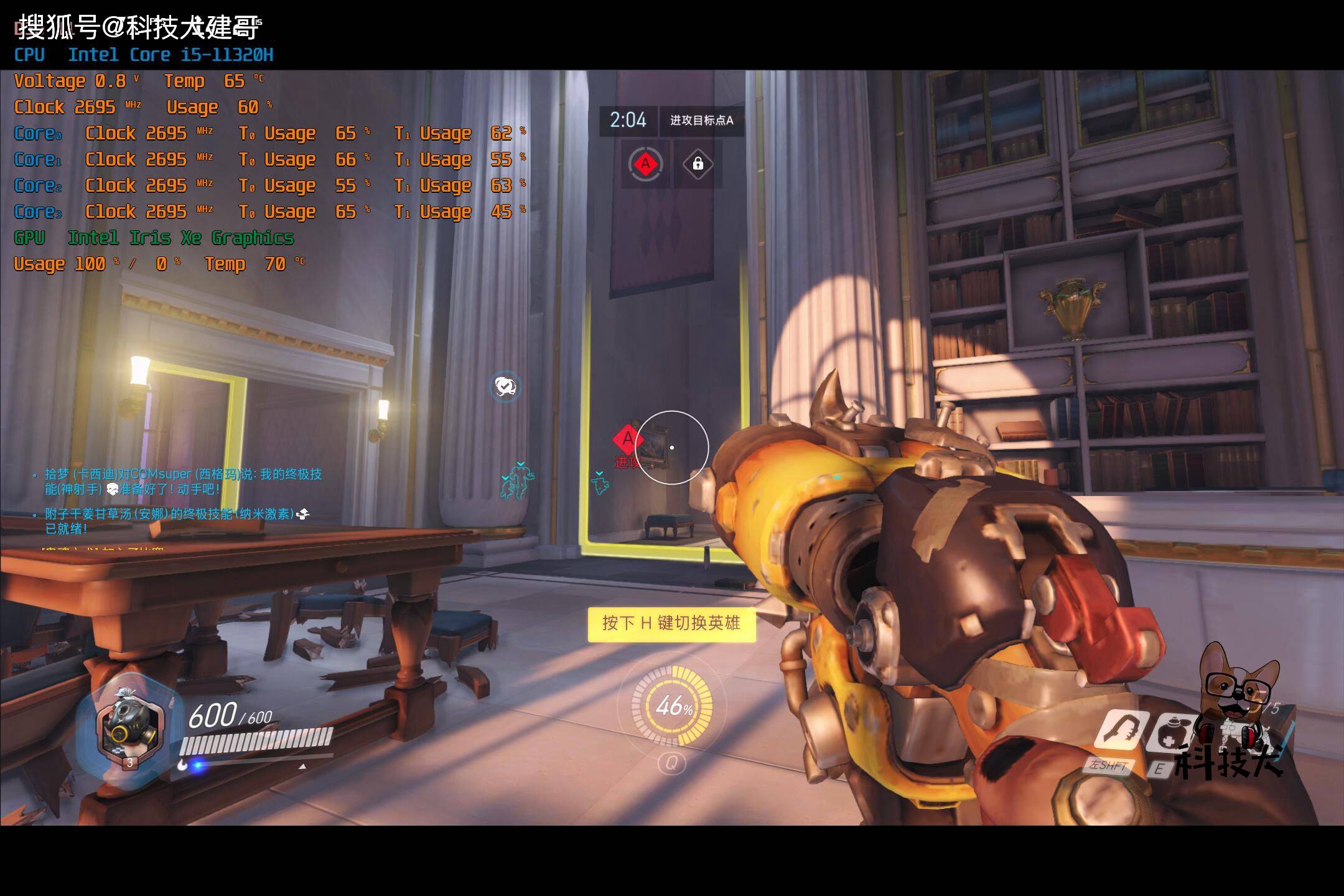Click the 进攻目标点A objective label
Image resolution: width=1344 pixels, height=896 pixels.
point(701,121)
